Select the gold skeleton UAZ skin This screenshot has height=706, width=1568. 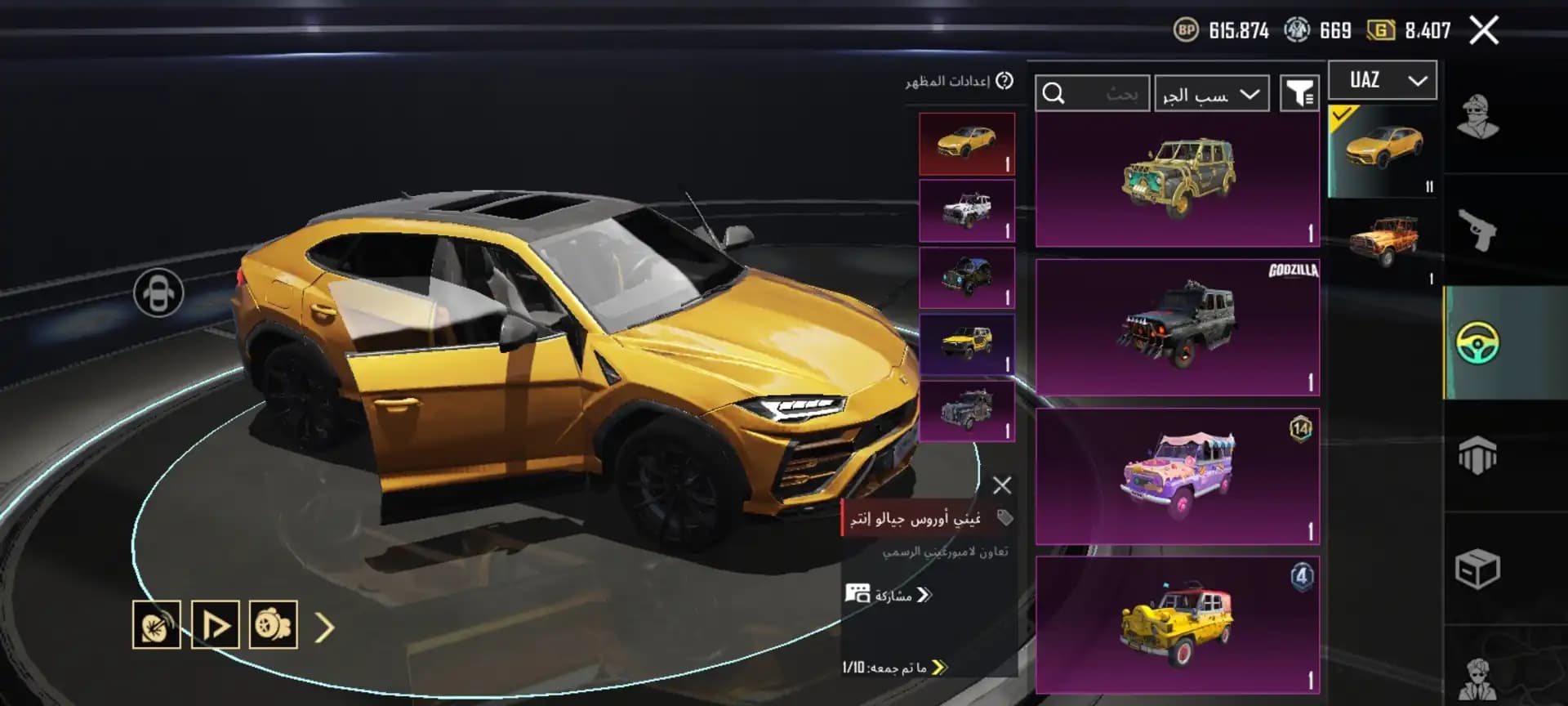point(1177,180)
